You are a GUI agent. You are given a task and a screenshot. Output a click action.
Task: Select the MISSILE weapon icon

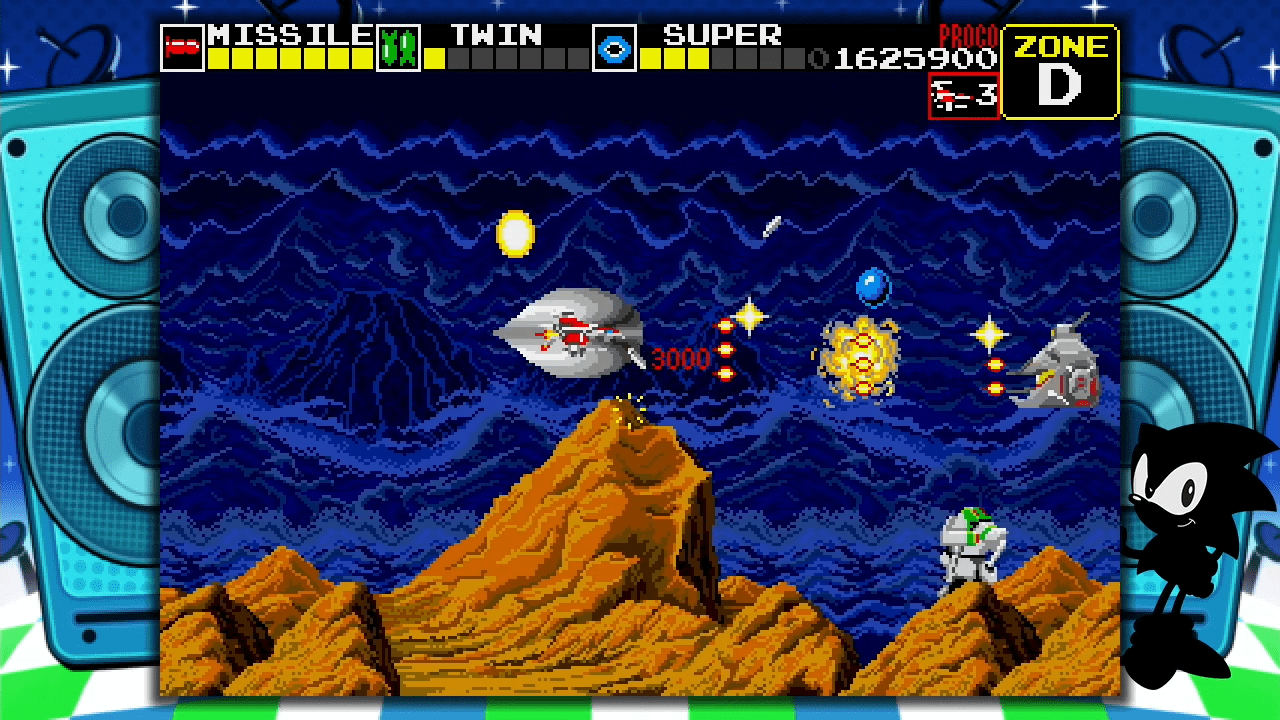pyautogui.click(x=182, y=48)
